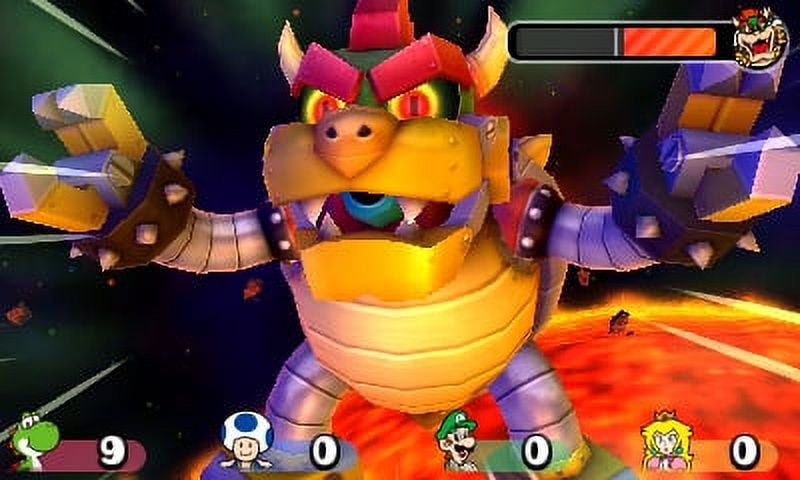The height and width of the screenshot is (480, 800).
Task: Select Princess Peach's portrait icon
Action: coord(665,441)
